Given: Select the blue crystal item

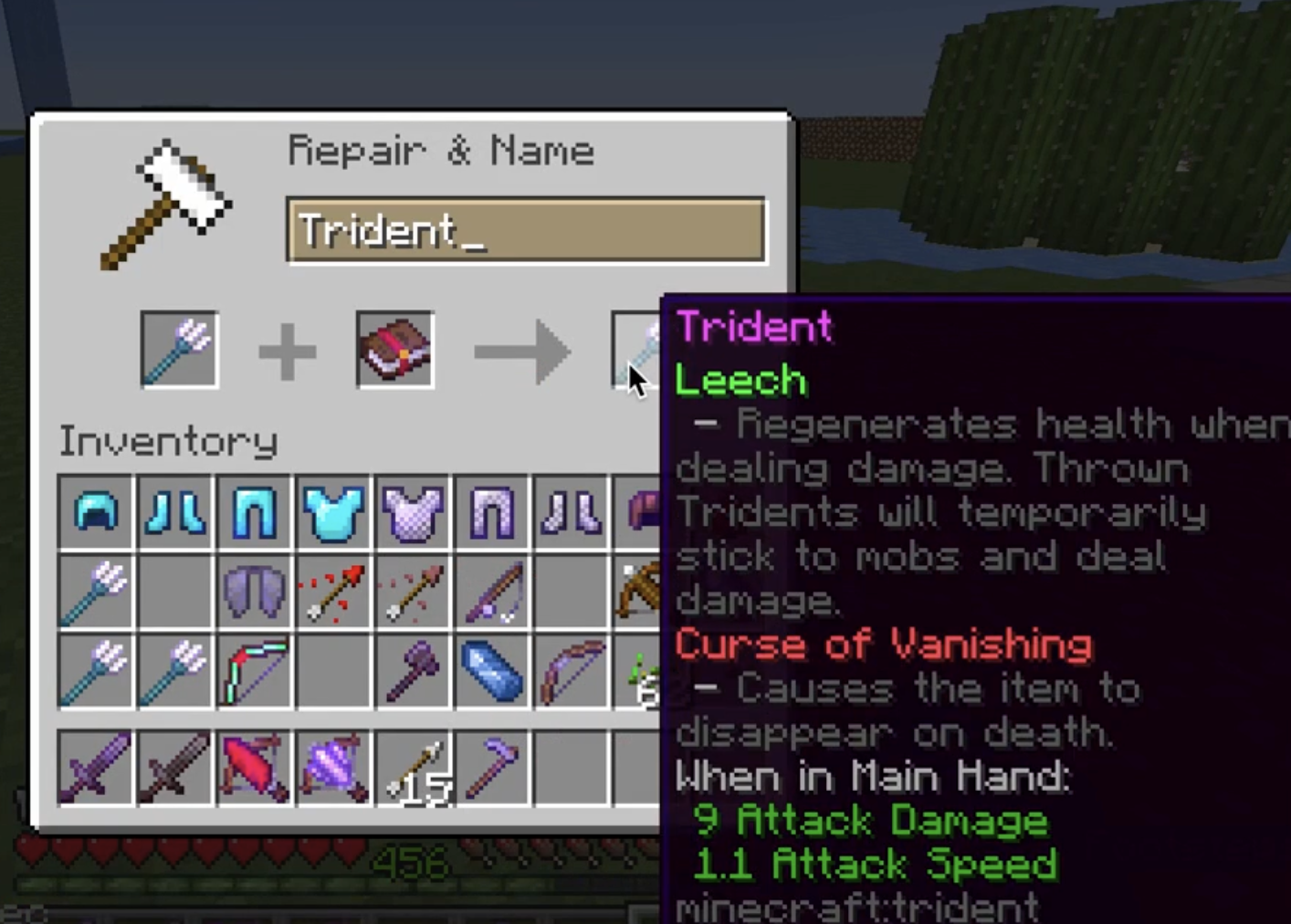Looking at the screenshot, I should (492, 671).
